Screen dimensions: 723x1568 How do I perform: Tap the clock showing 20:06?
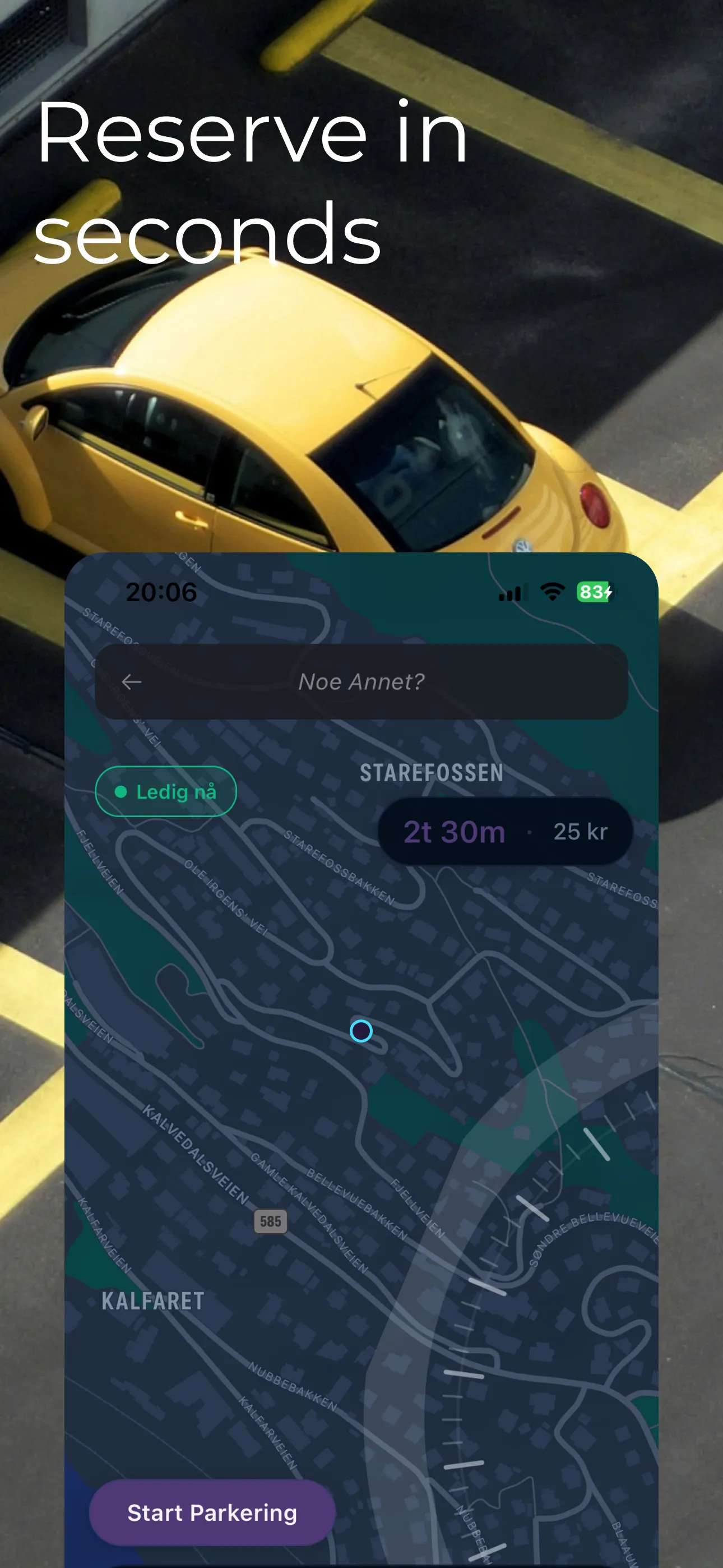point(161,592)
